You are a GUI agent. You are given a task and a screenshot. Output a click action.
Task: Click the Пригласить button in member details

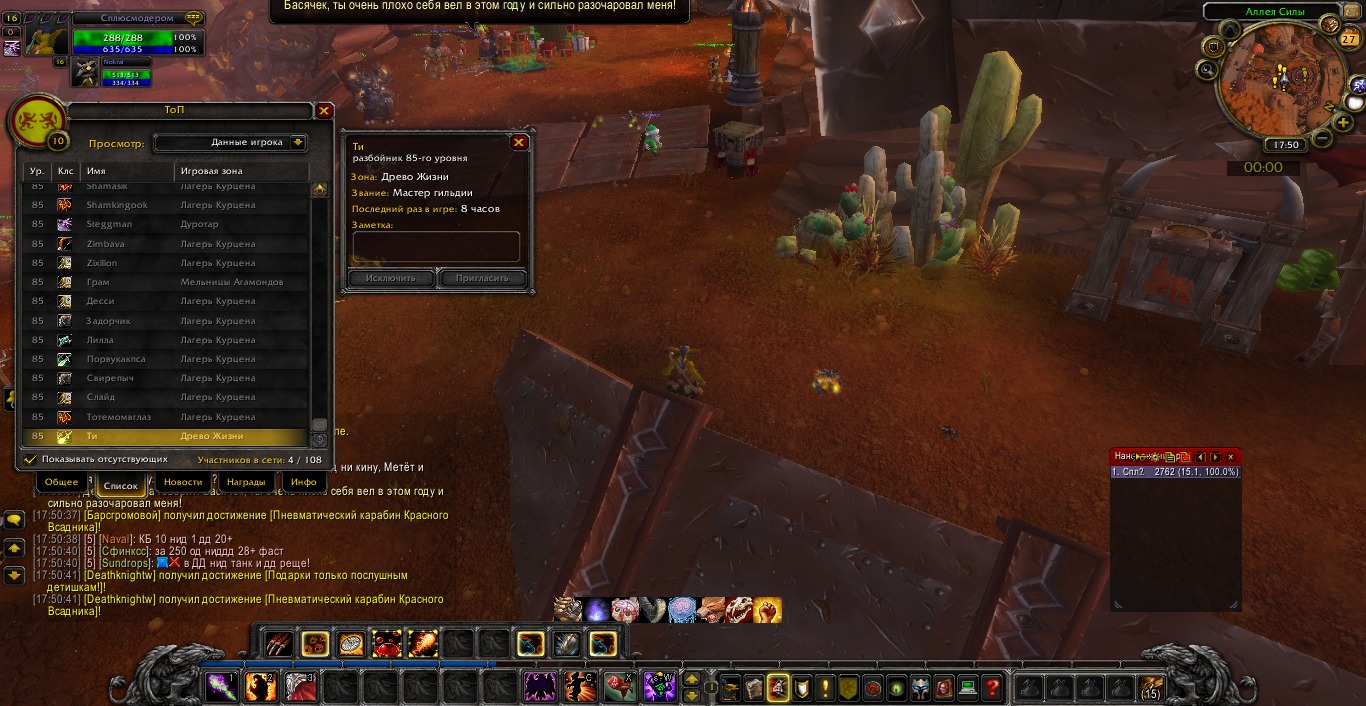(482, 278)
